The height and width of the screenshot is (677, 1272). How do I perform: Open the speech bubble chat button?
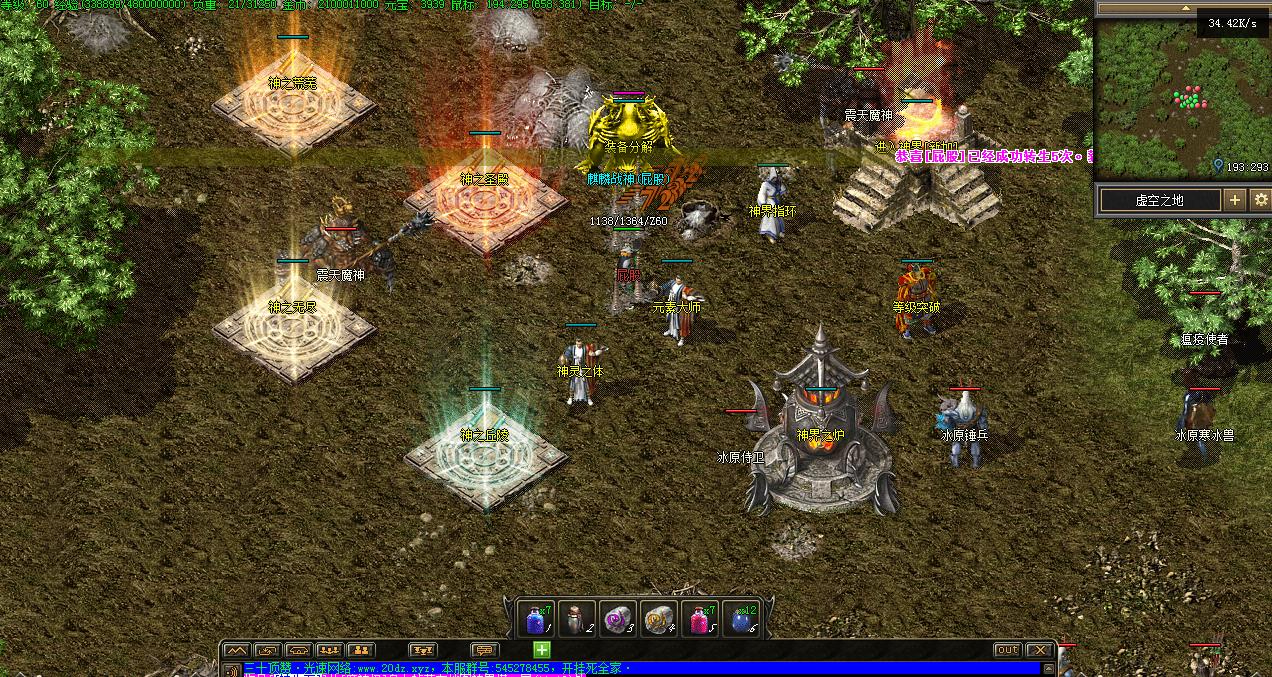(x=484, y=650)
